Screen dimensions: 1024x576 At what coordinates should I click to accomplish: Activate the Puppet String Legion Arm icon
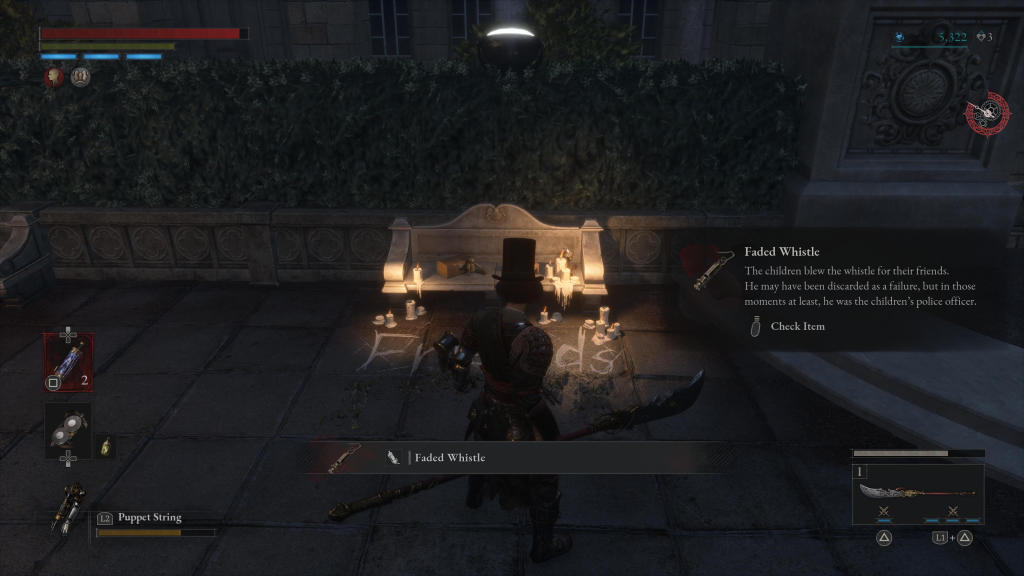point(72,509)
